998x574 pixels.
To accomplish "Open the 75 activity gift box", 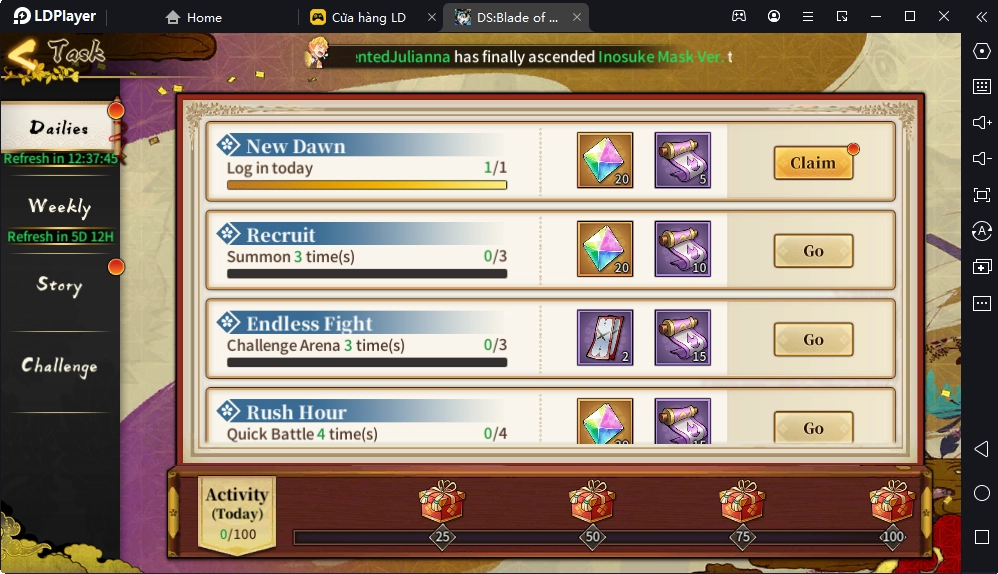I will point(742,502).
